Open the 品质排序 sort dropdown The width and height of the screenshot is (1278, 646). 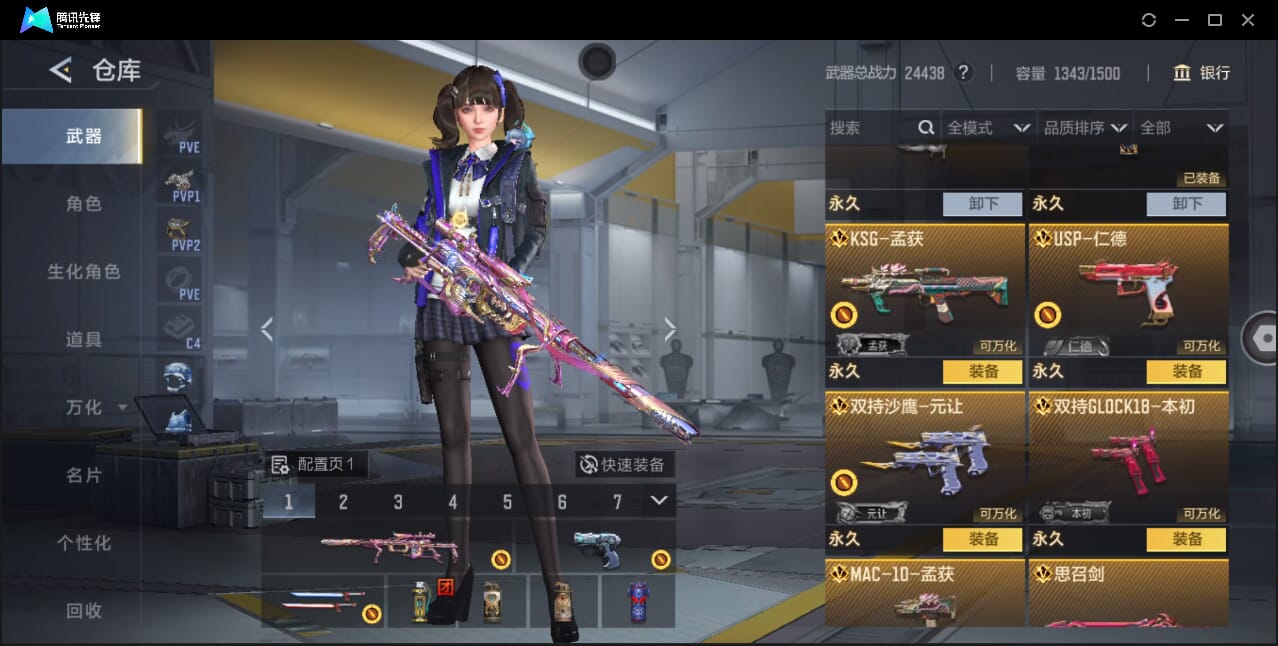[x=1085, y=128]
